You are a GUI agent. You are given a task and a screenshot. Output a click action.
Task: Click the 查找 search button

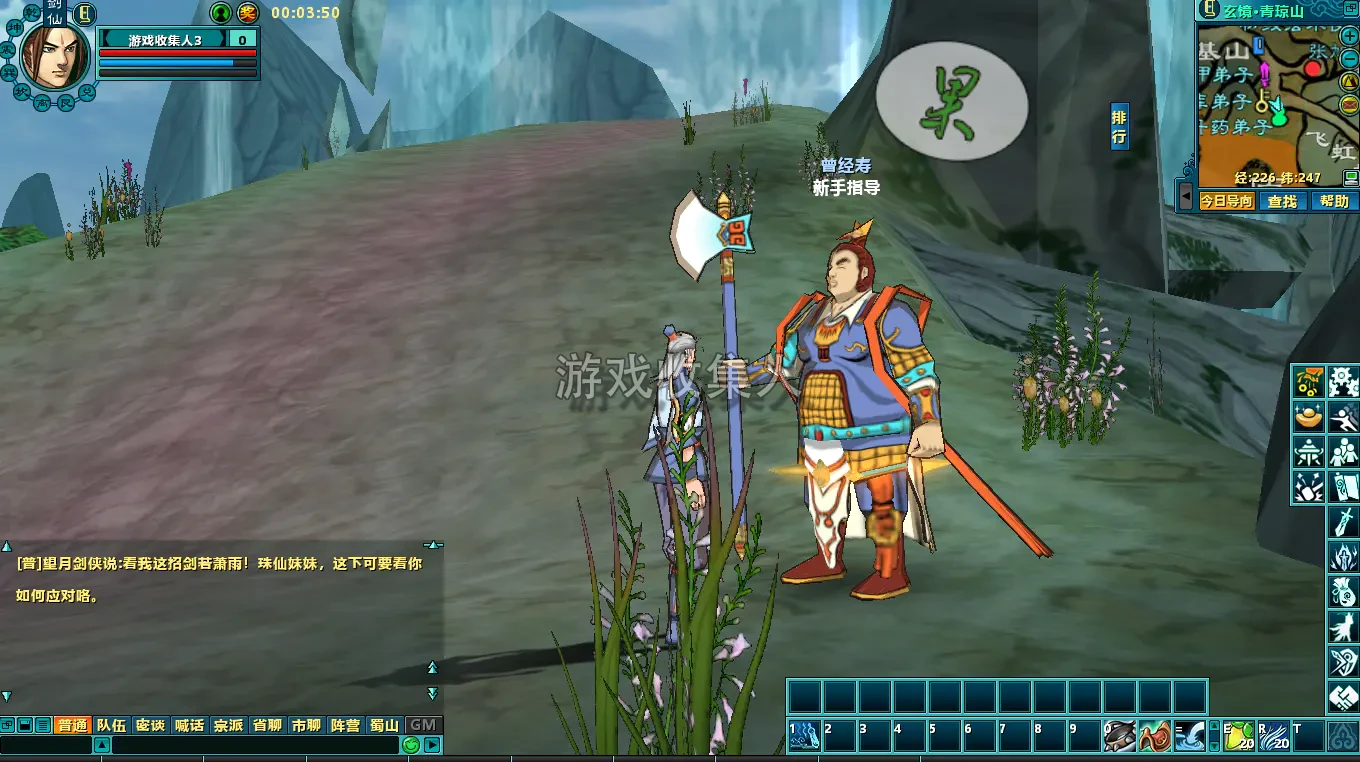[x=1281, y=201]
